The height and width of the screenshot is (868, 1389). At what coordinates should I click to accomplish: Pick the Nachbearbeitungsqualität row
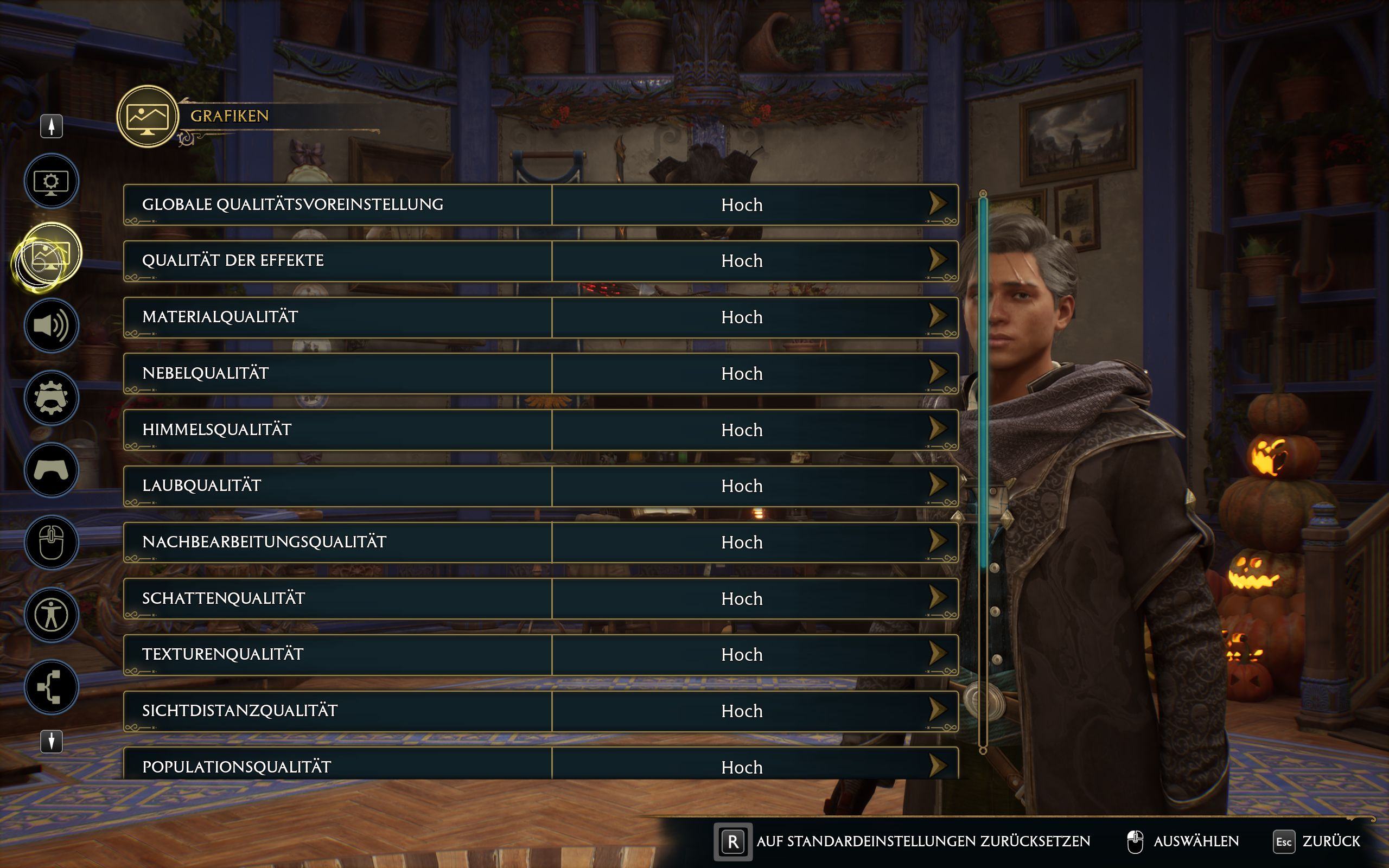click(x=337, y=542)
